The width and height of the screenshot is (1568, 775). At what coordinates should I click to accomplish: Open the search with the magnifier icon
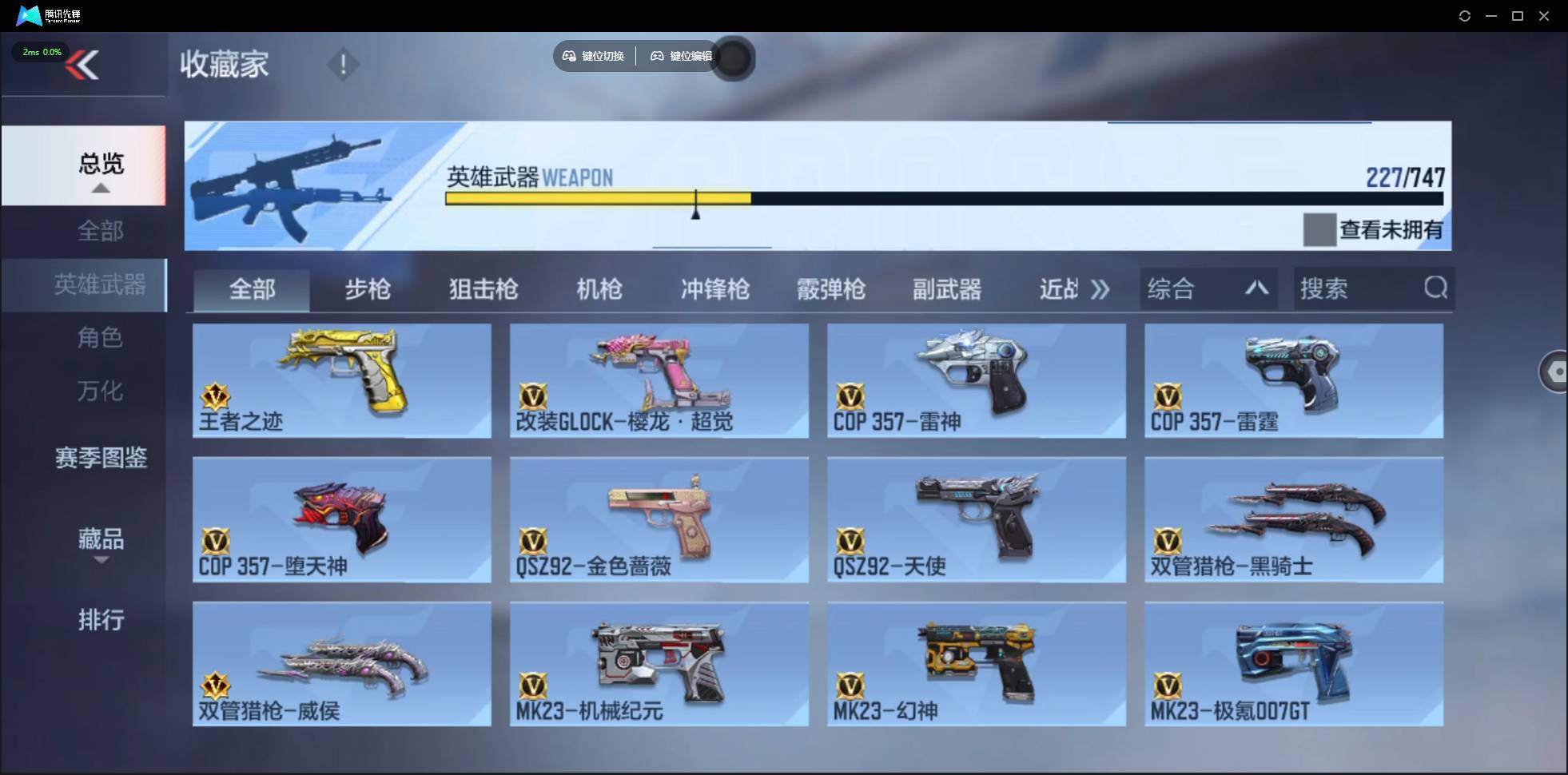coord(1436,288)
